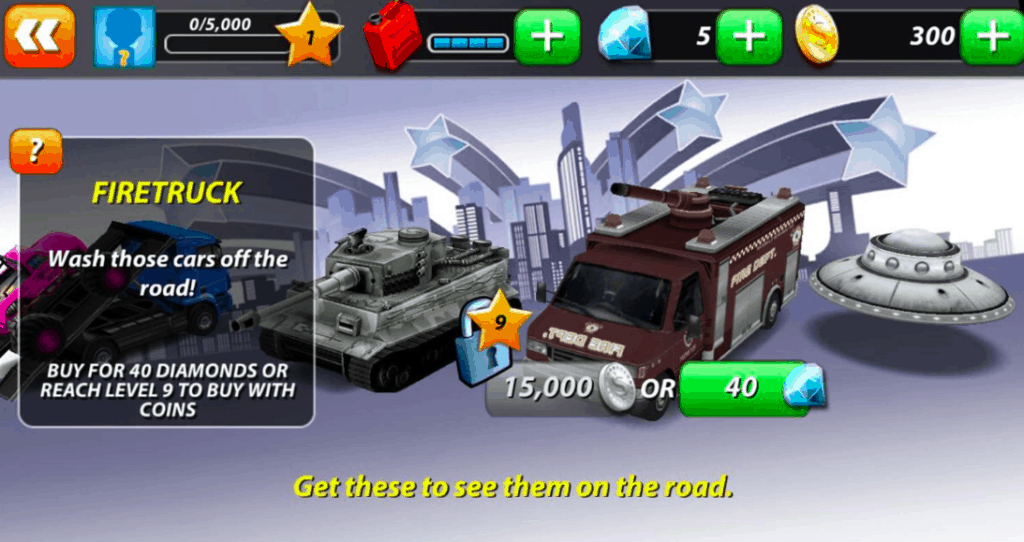Open the blue player profile icon

pyautogui.click(x=125, y=37)
